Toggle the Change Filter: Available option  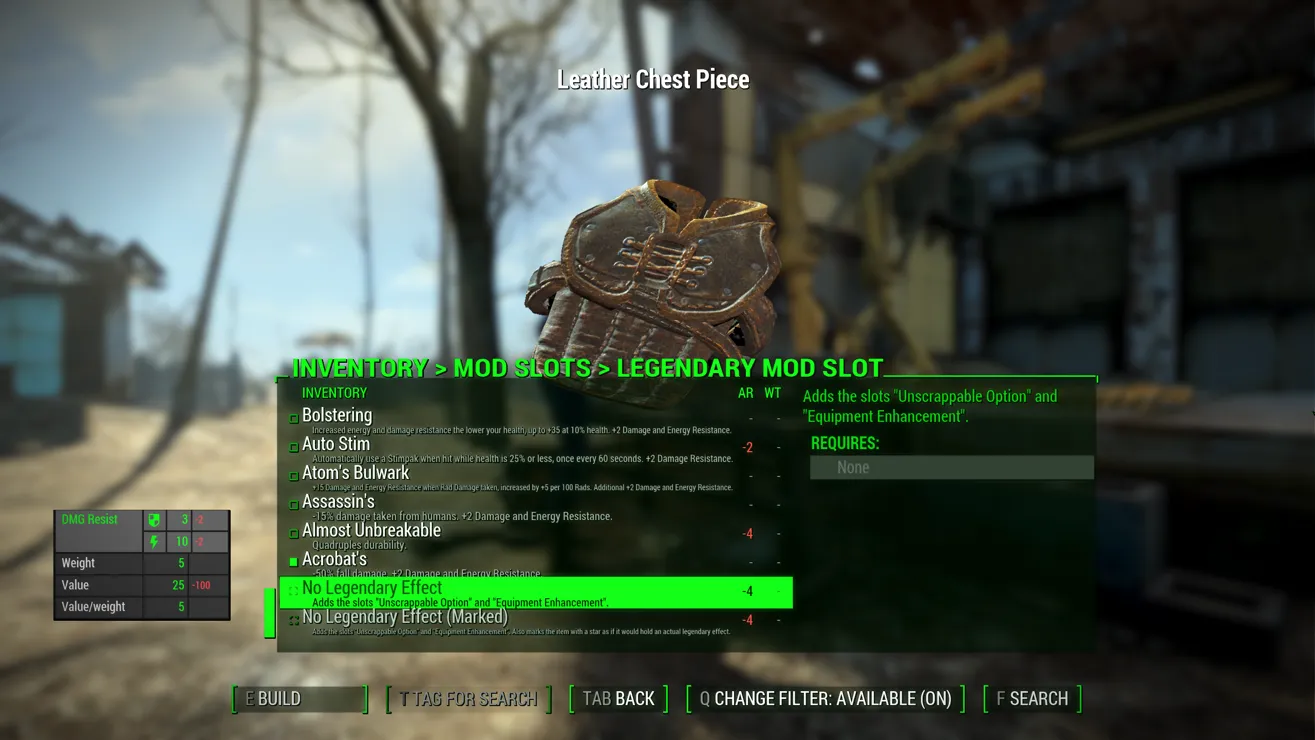pos(825,699)
